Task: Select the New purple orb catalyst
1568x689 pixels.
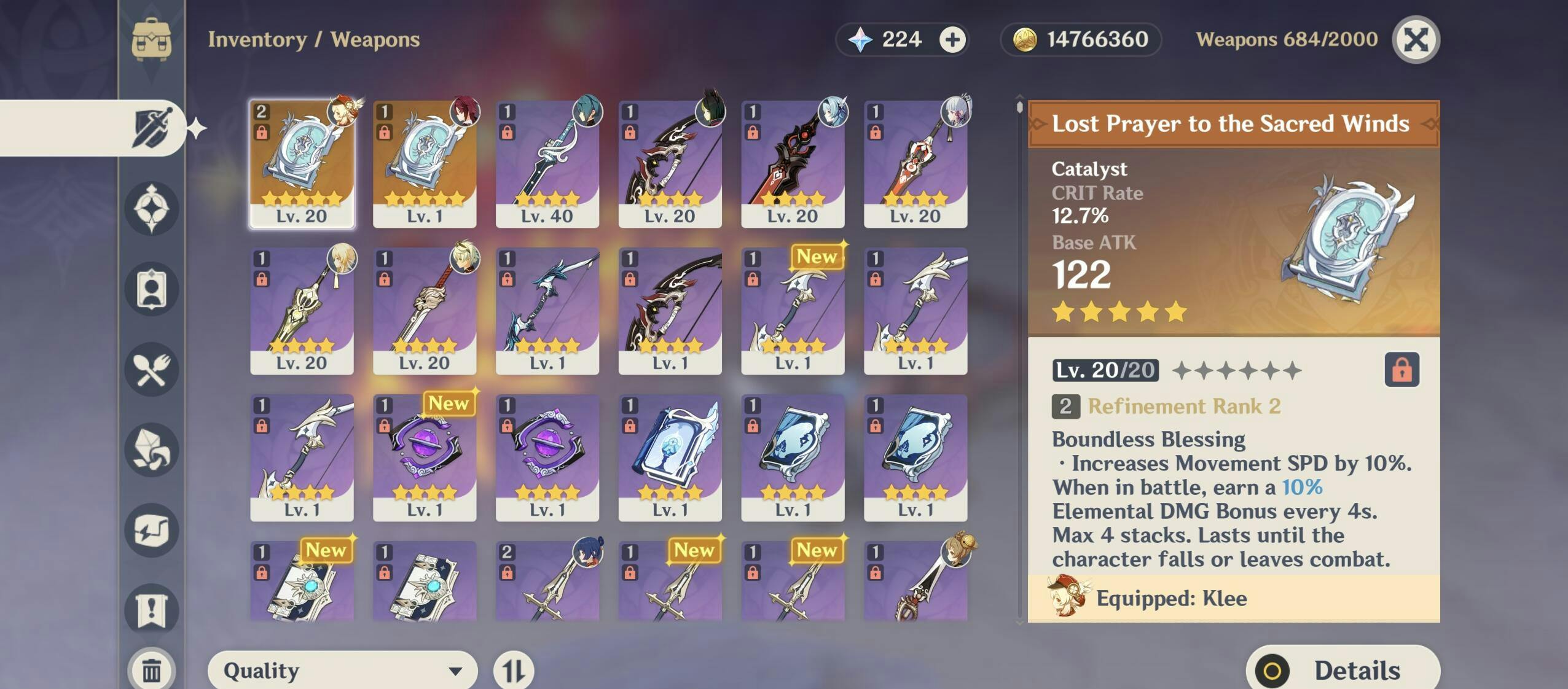Action: (425, 457)
